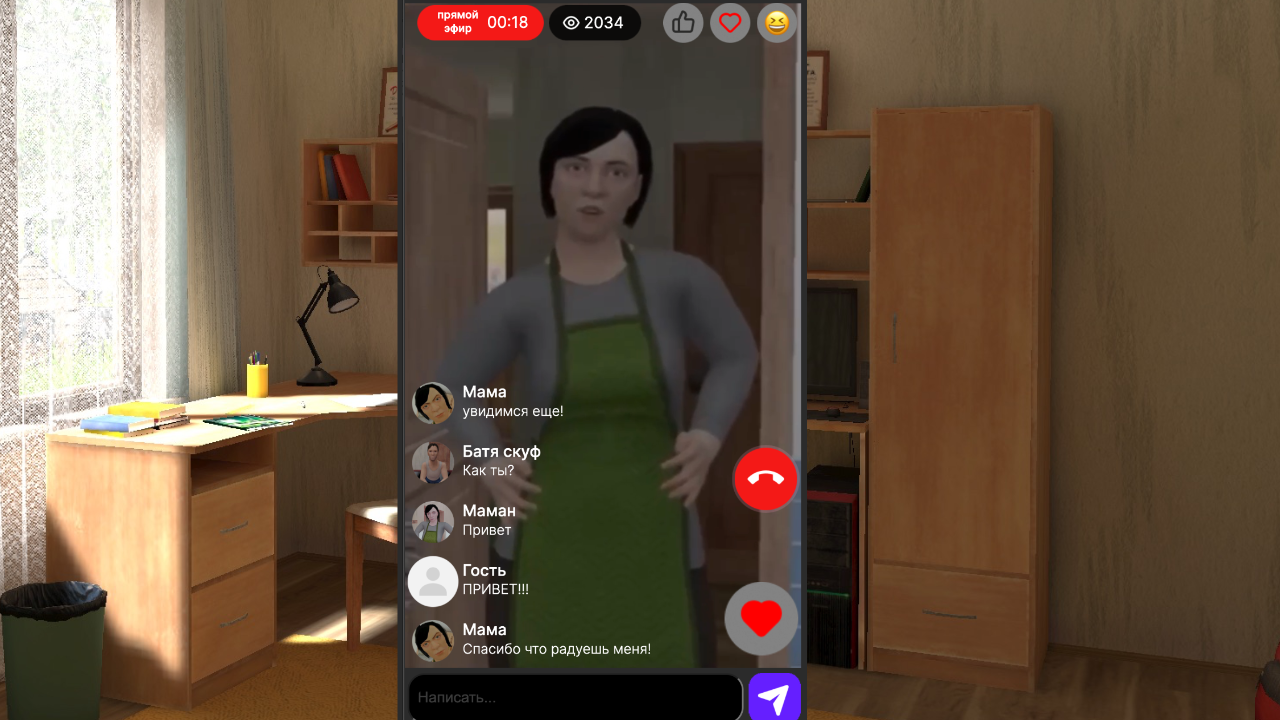Image resolution: width=1280 pixels, height=720 pixels.
Task: Click the Гость default profile avatar
Action: point(433,581)
